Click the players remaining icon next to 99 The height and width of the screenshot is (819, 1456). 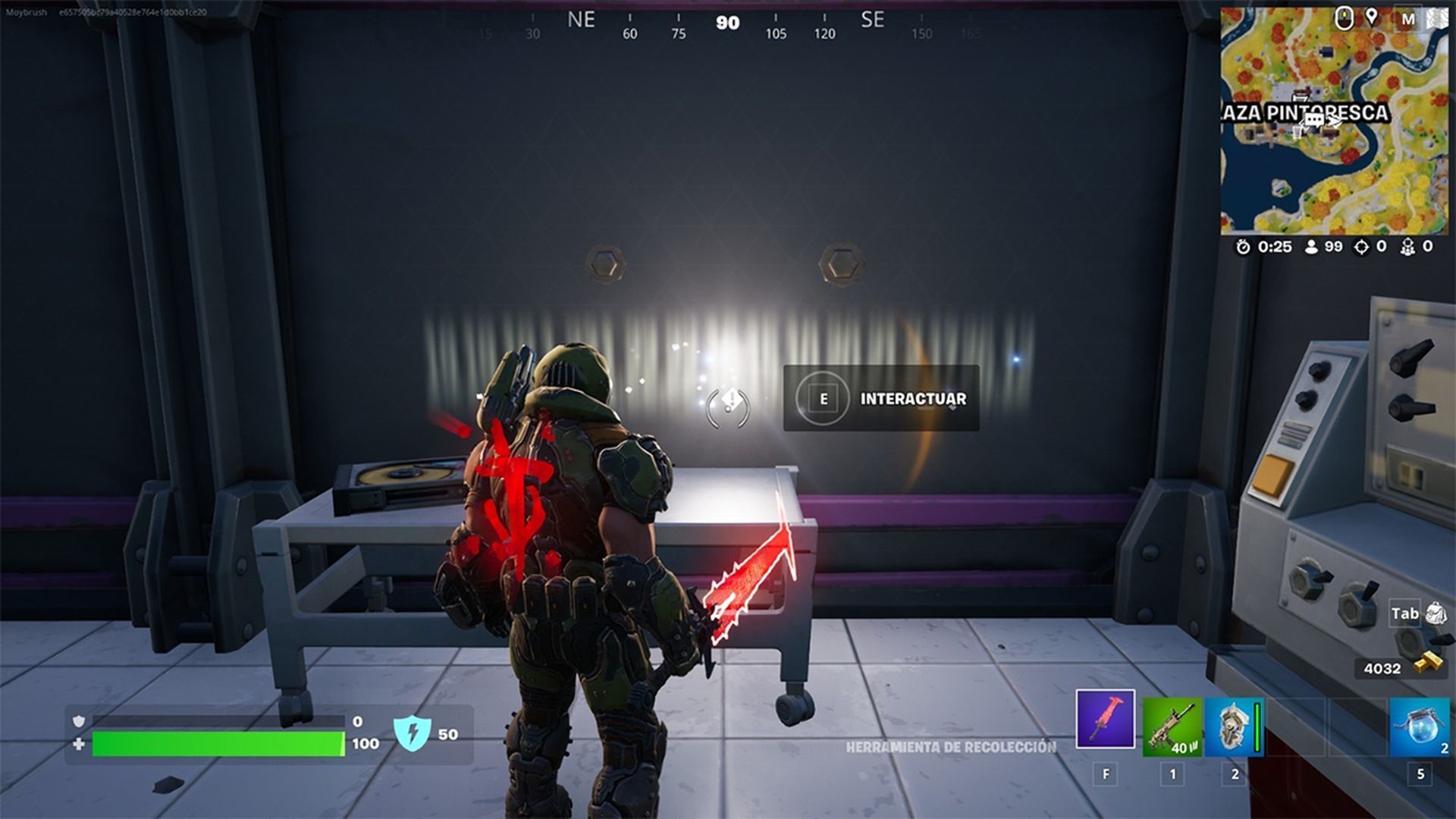pos(1310,247)
